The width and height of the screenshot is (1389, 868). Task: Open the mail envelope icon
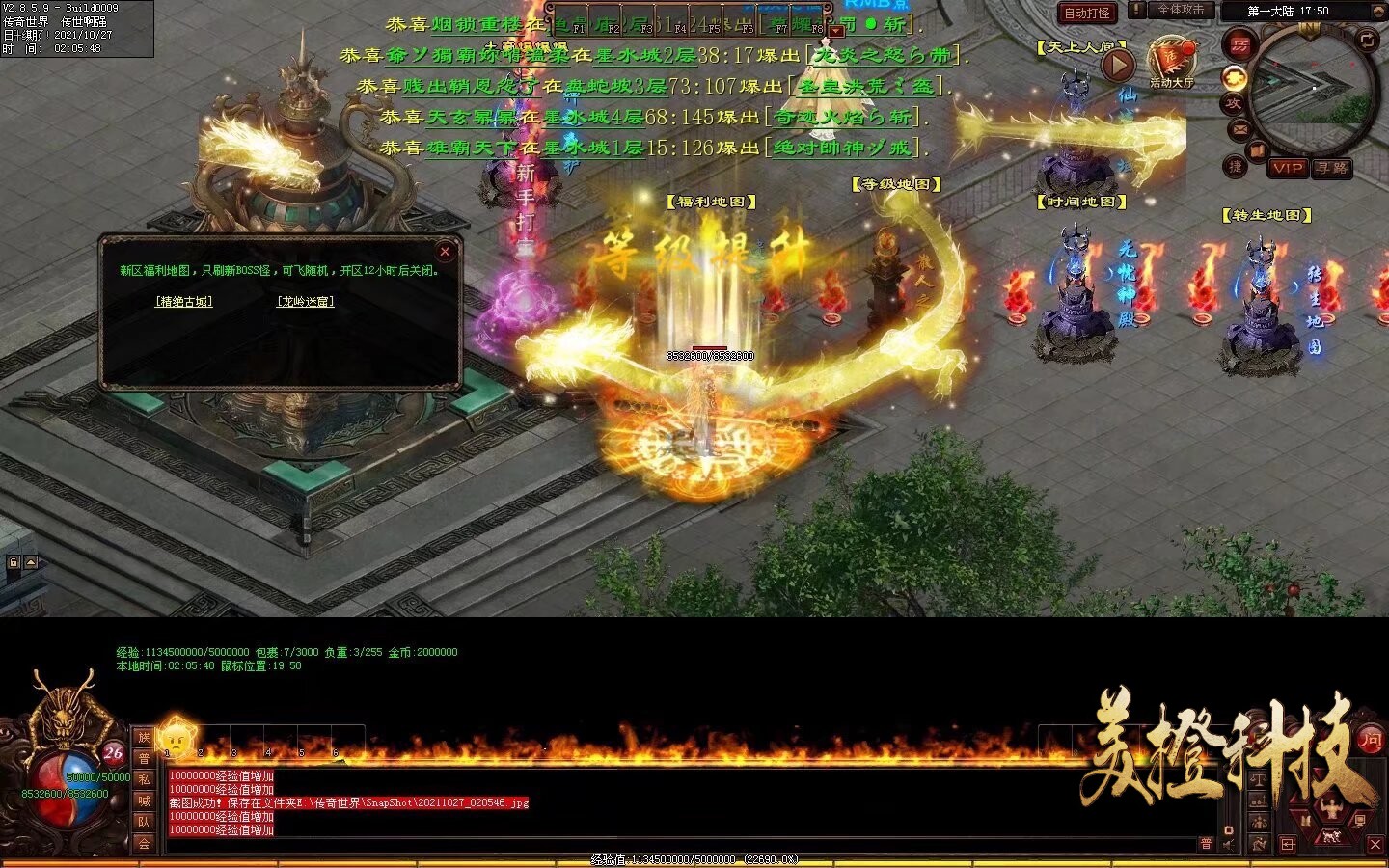click(x=1240, y=129)
